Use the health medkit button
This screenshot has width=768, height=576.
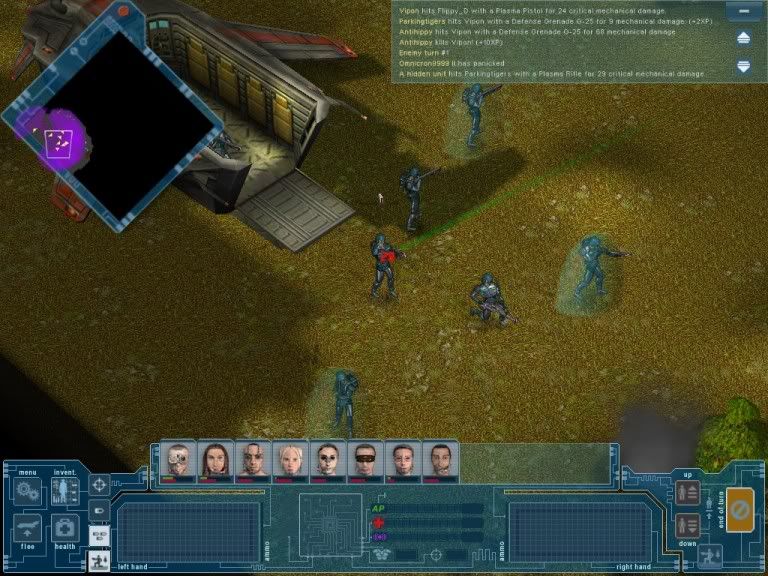pos(65,528)
